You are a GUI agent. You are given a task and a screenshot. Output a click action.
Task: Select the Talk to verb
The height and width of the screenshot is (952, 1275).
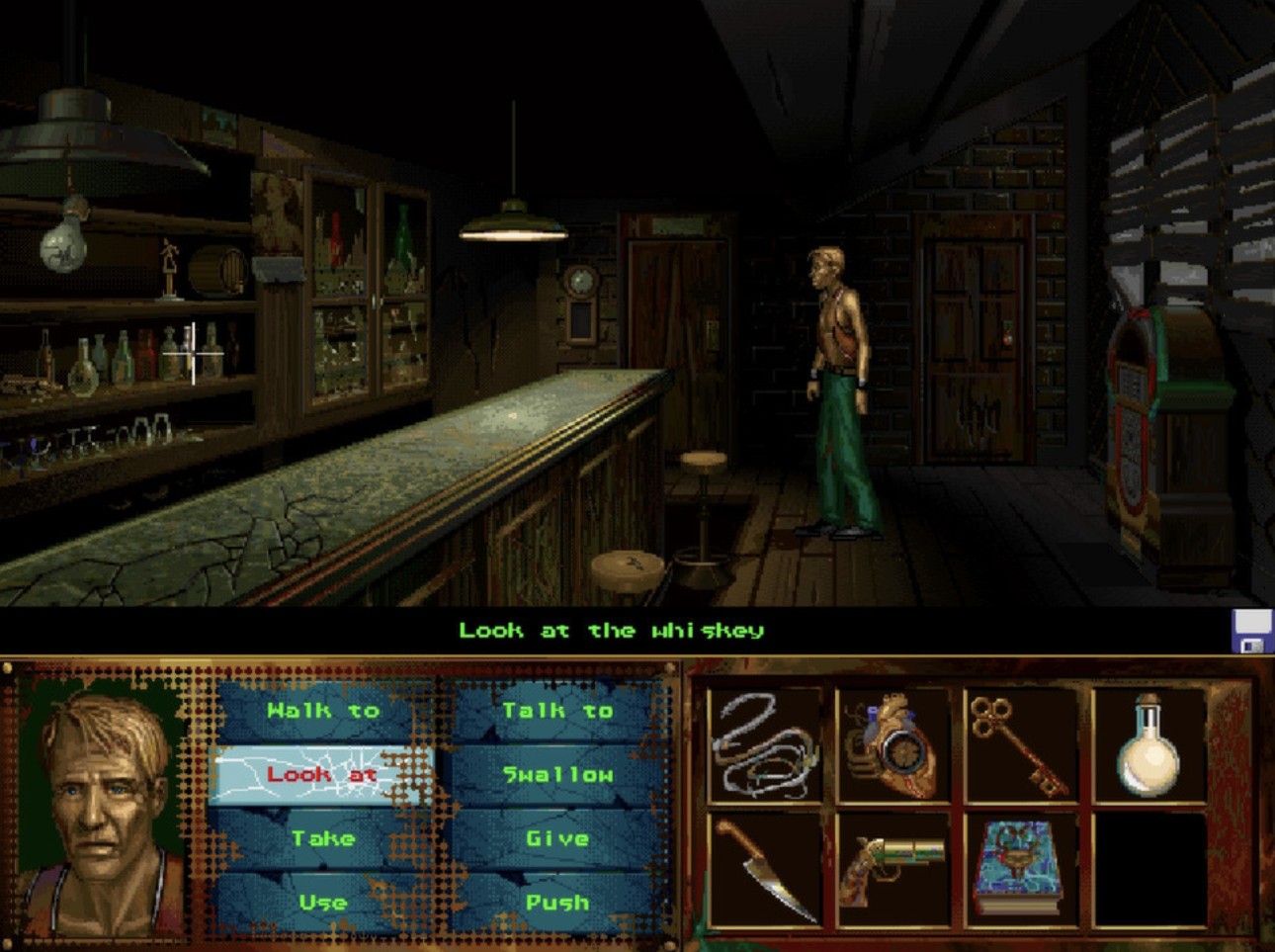pos(556,710)
